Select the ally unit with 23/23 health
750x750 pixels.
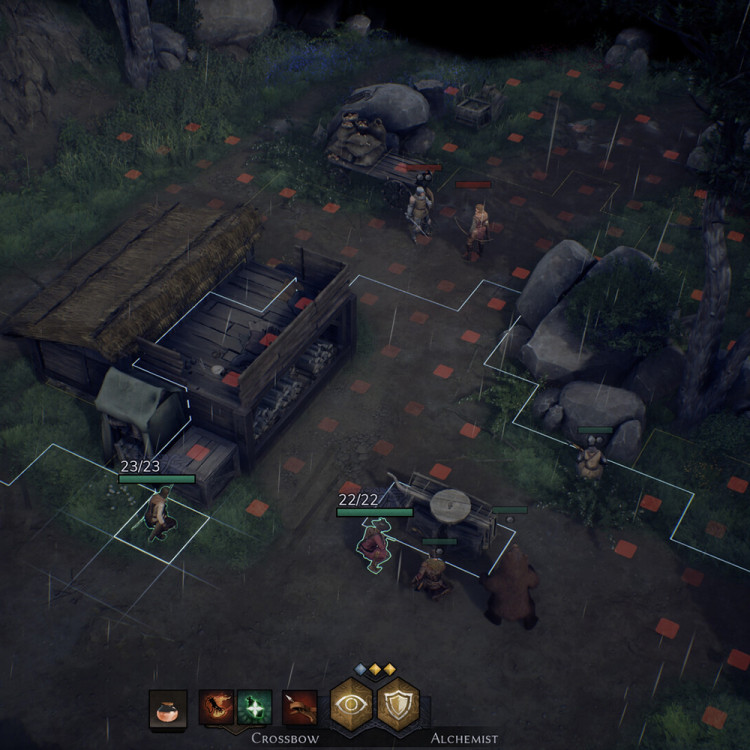pyautogui.click(x=157, y=512)
